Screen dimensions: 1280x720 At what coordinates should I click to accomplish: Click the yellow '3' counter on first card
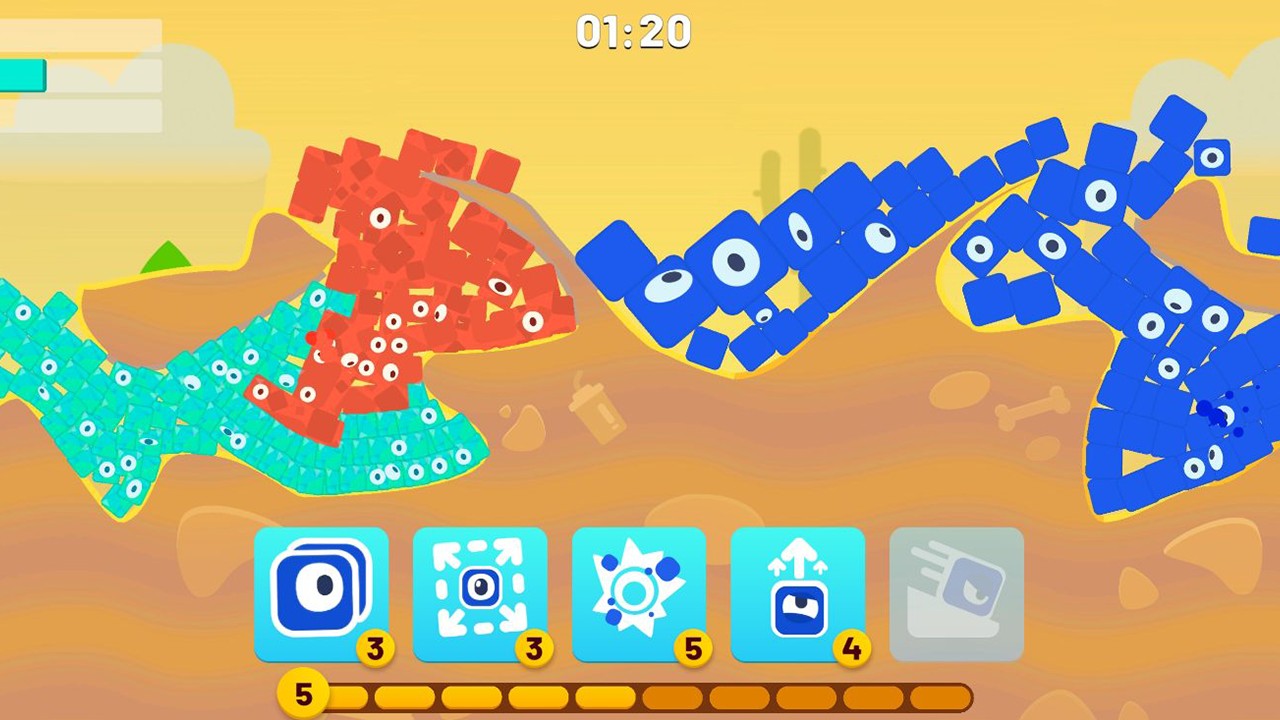(x=375, y=649)
